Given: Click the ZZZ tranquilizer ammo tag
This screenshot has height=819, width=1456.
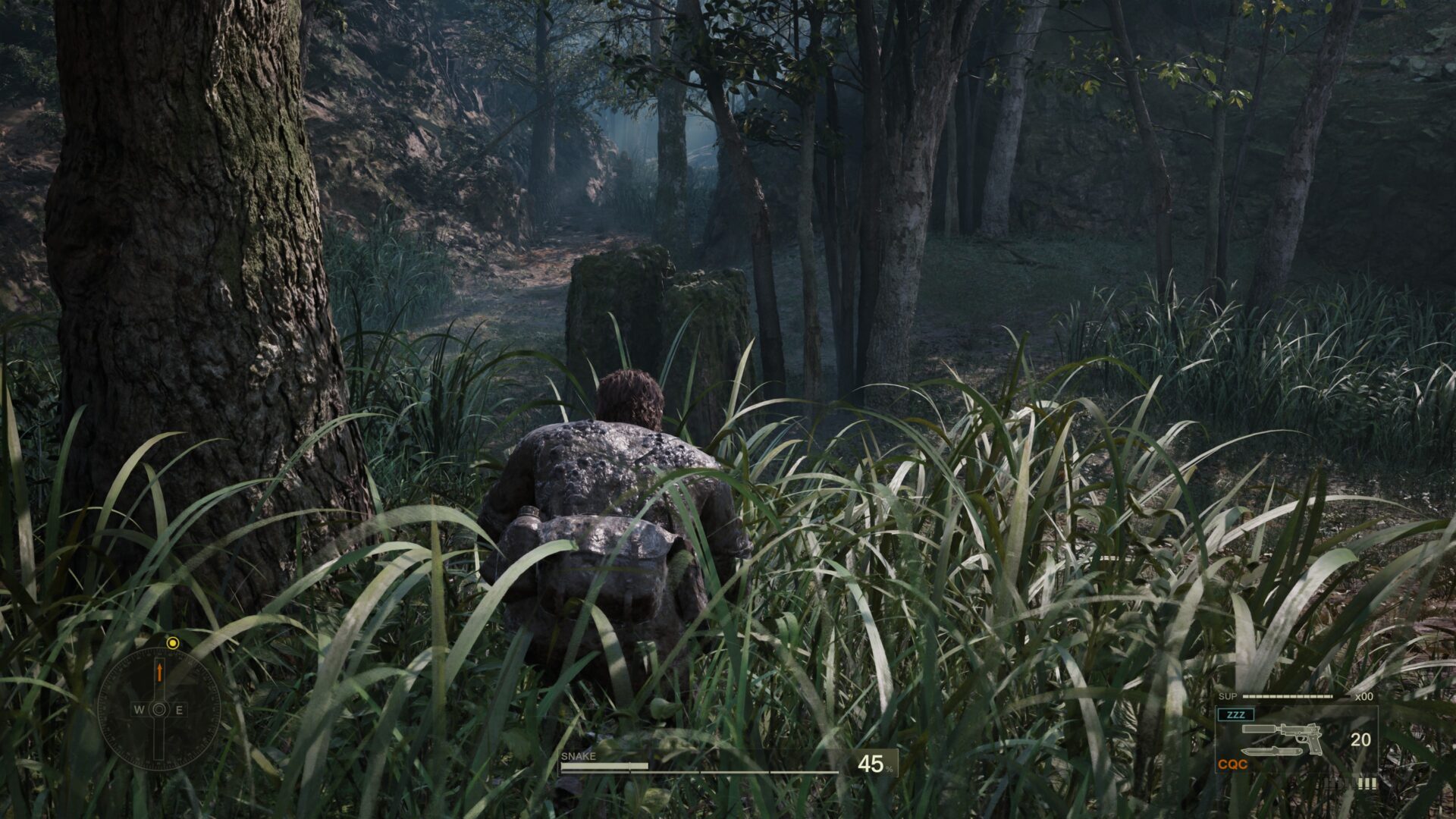Looking at the screenshot, I should pyautogui.click(x=1235, y=714).
